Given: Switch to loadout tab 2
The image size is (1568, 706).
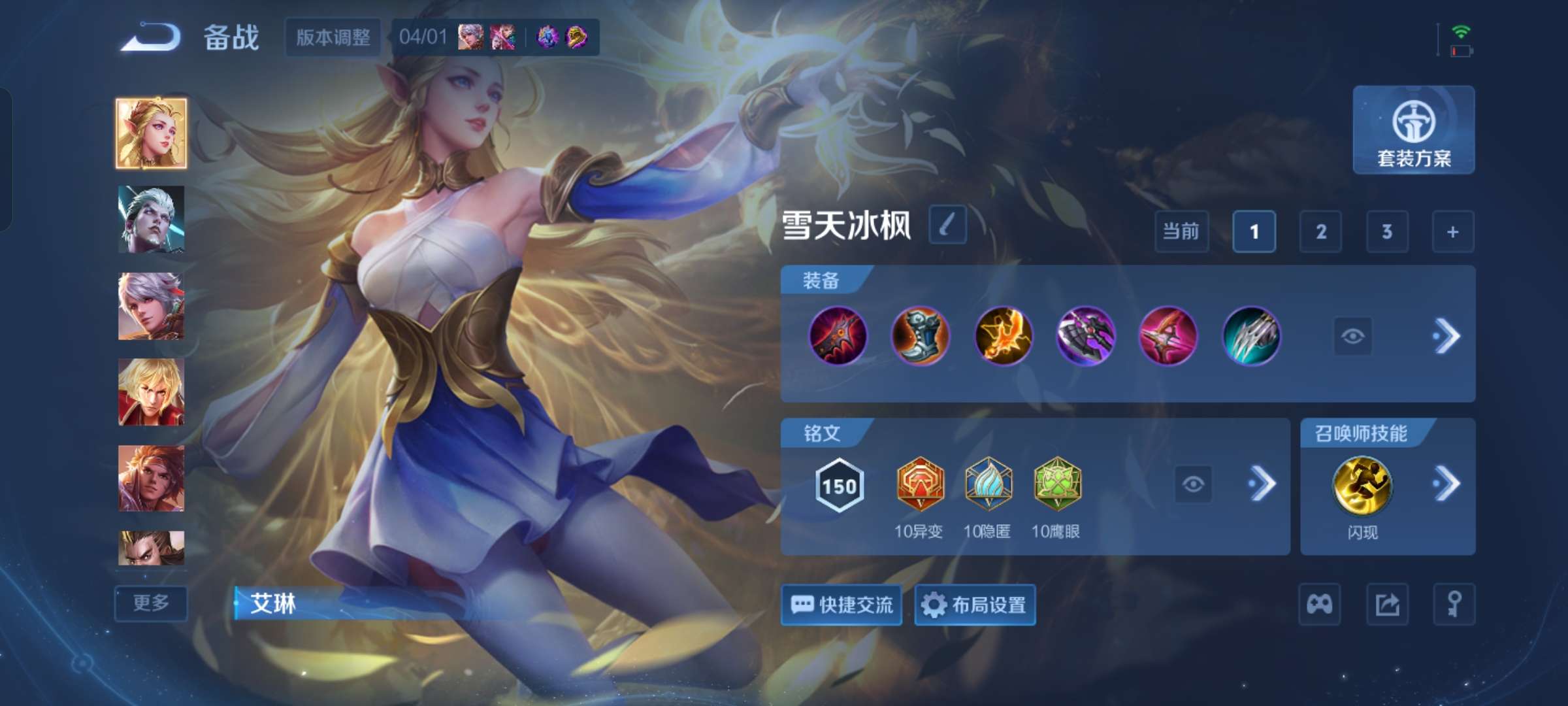Looking at the screenshot, I should pos(1321,231).
